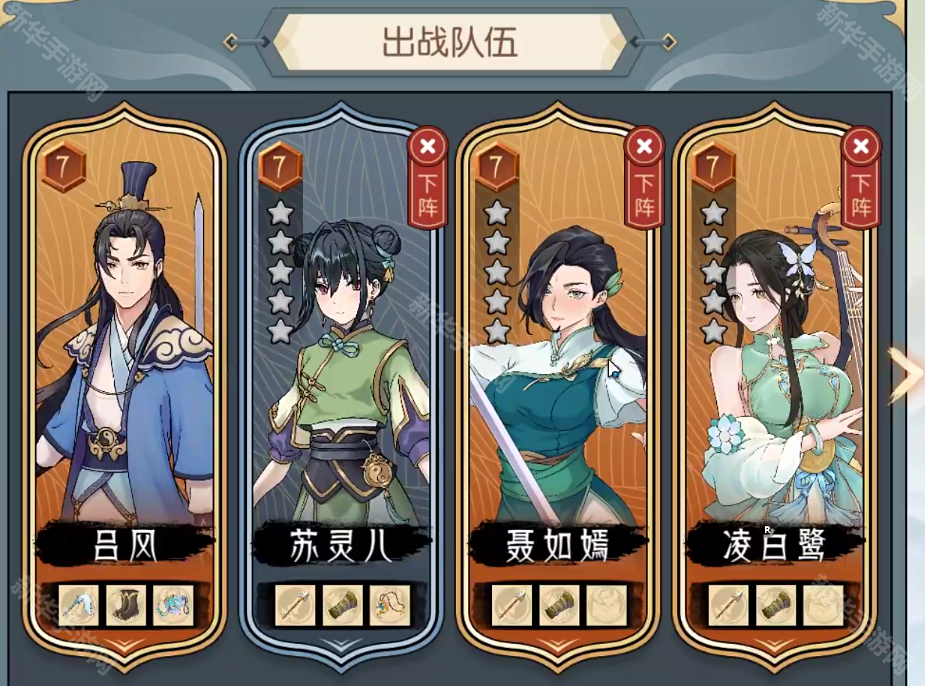This screenshot has width=925, height=686.
Task: Open 苏灵儿's spear weapon slot
Action: click(296, 605)
